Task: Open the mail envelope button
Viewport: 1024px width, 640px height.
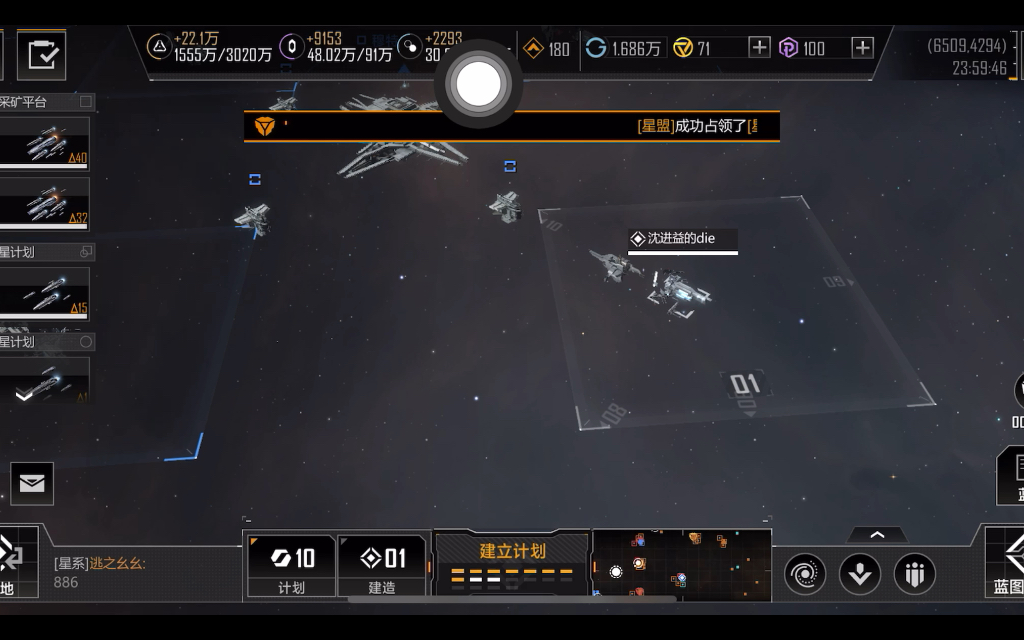Action: click(x=32, y=484)
